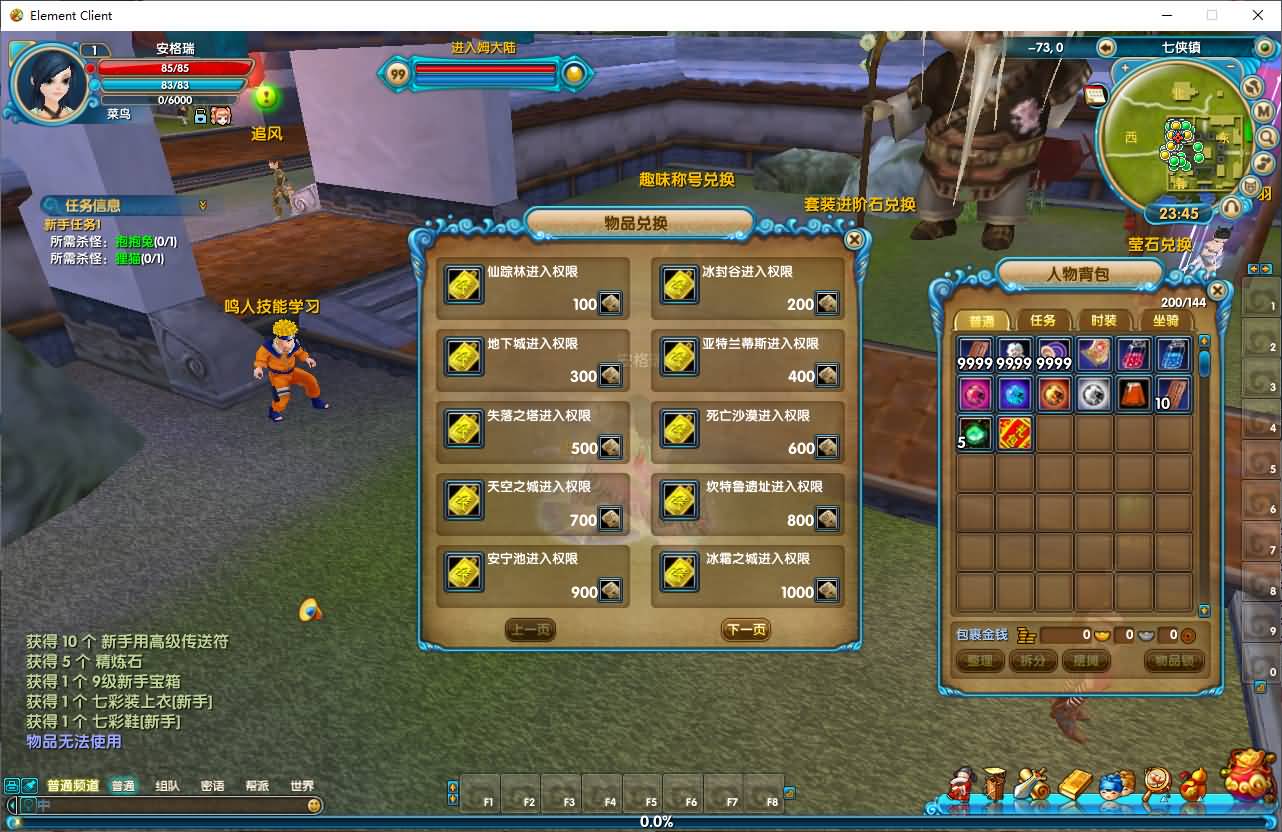Sort the bag with 整理 button

point(980,661)
